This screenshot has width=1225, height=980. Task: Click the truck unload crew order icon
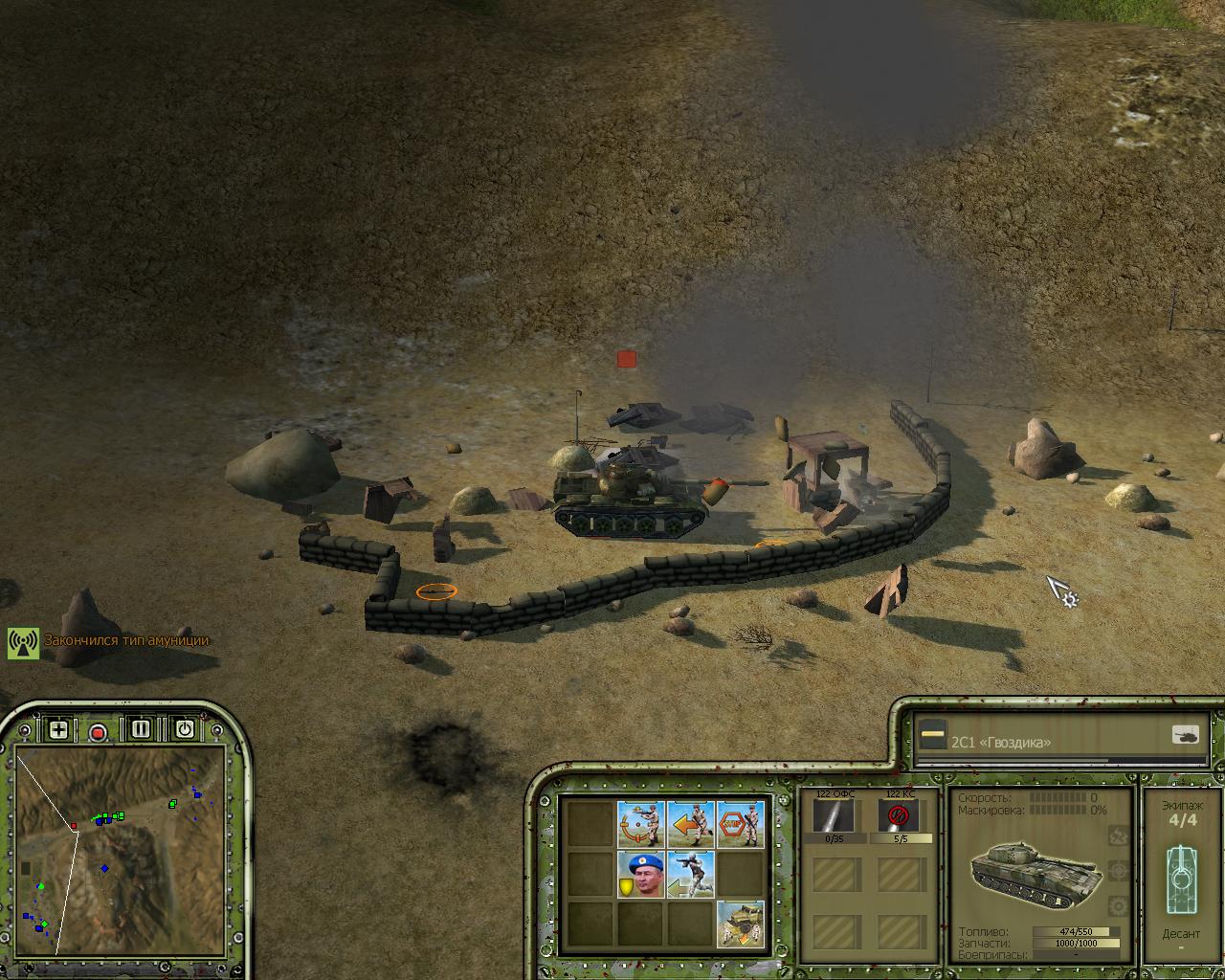pos(741,924)
